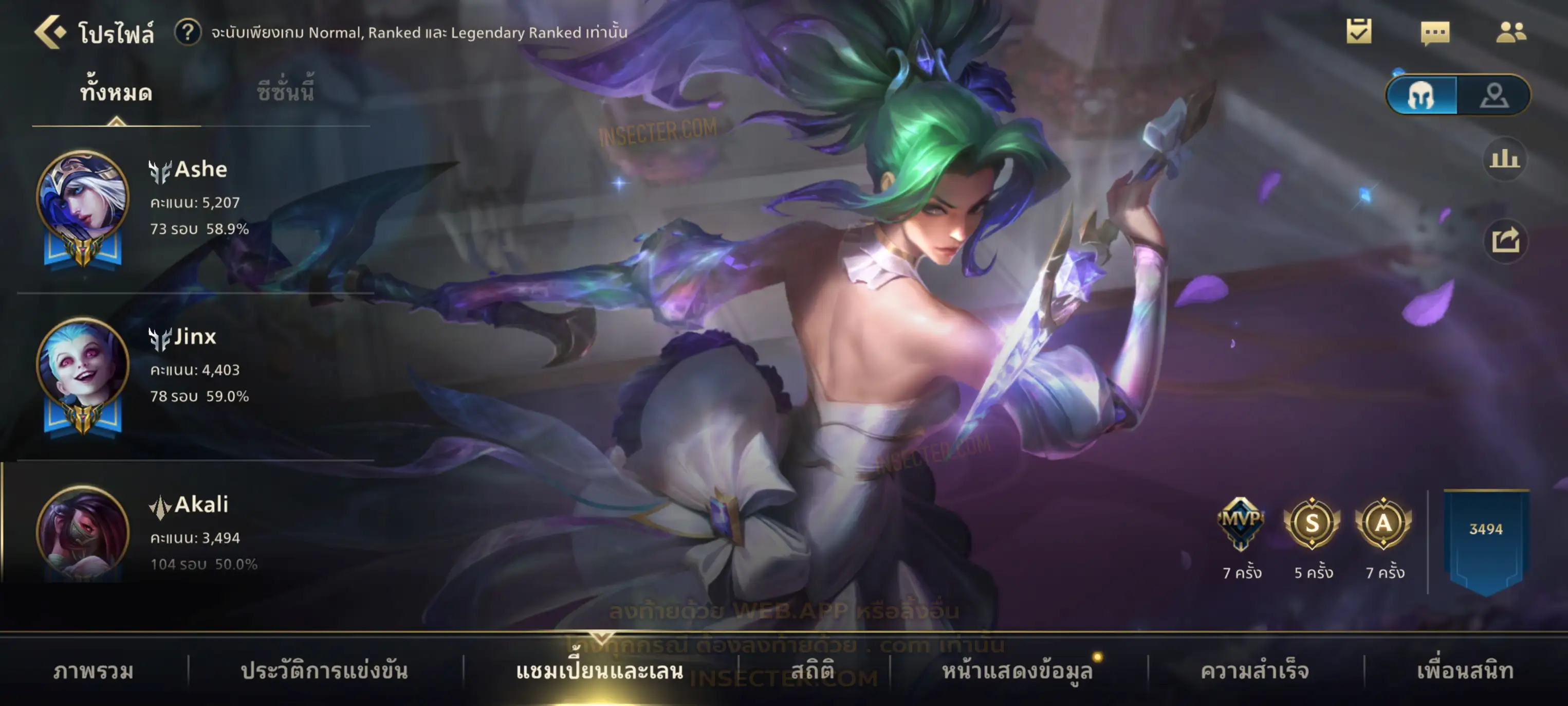Viewport: 1568px width, 706px height.
Task: Open the เพื่อนสนิท close friends tab
Action: tap(1465, 671)
